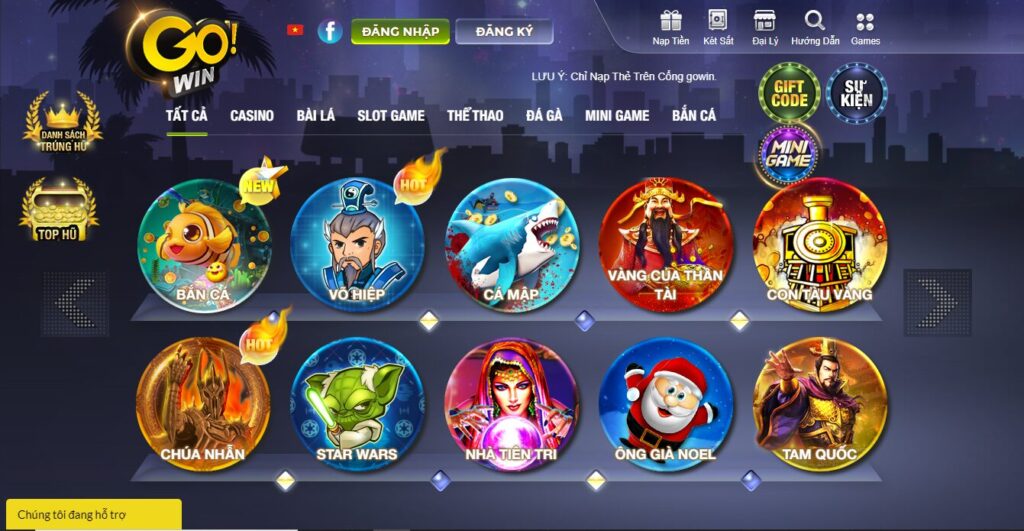1024x531 pixels.
Task: Open the Gift Code badge
Action: [789, 94]
